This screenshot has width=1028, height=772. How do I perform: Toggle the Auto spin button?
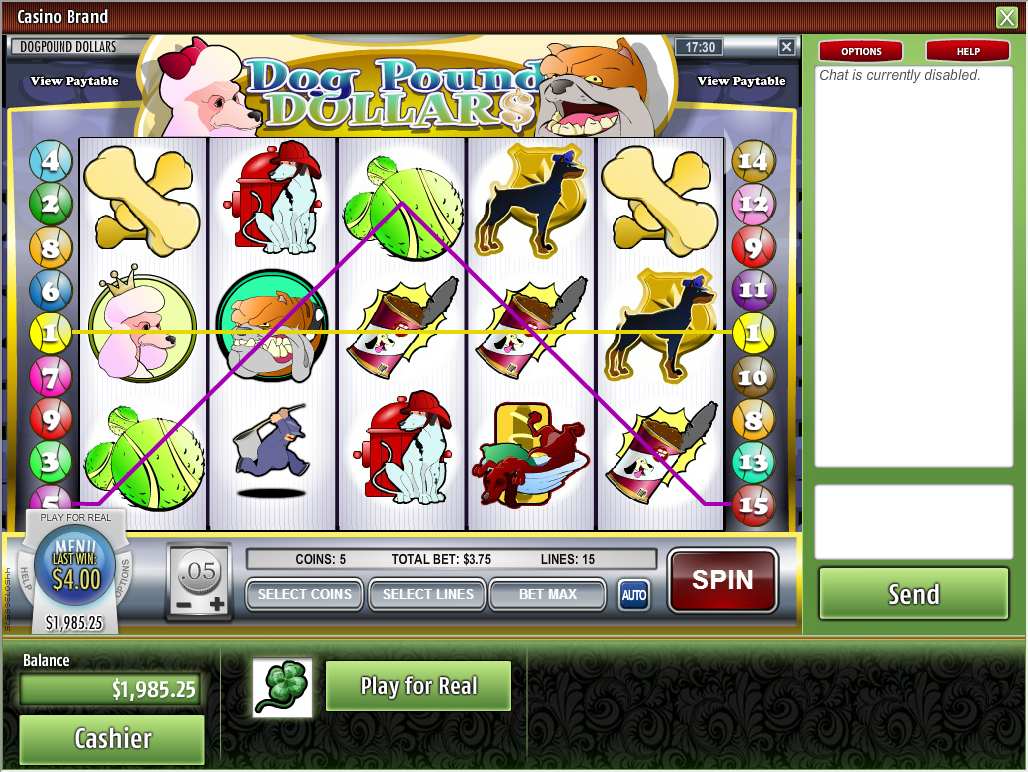[x=633, y=595]
